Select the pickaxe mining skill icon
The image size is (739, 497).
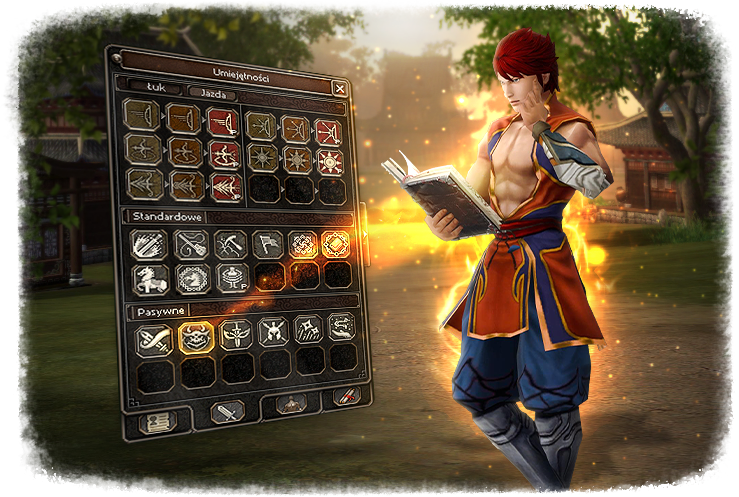pos(230,244)
